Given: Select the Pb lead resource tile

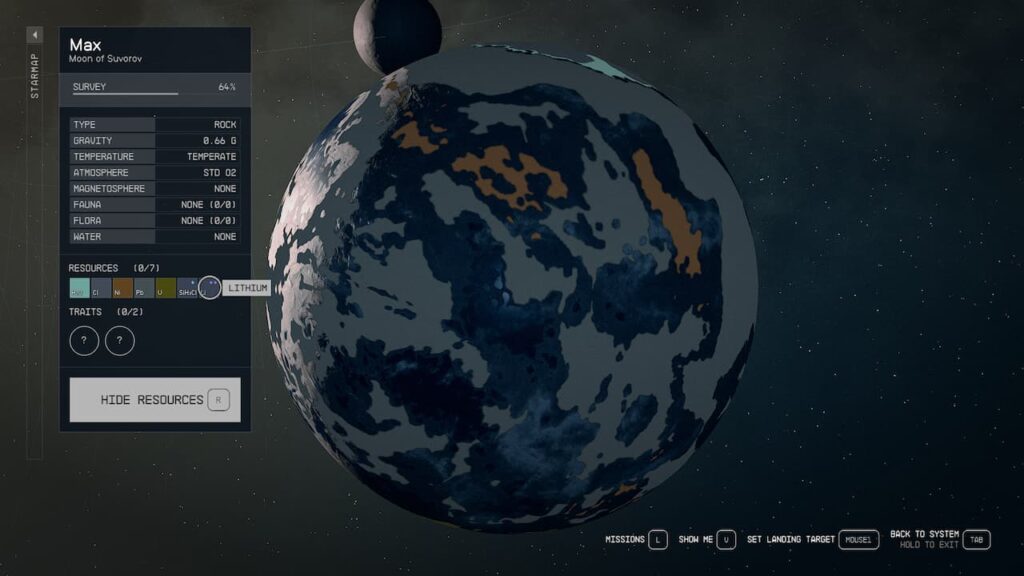Looking at the screenshot, I should [144, 289].
